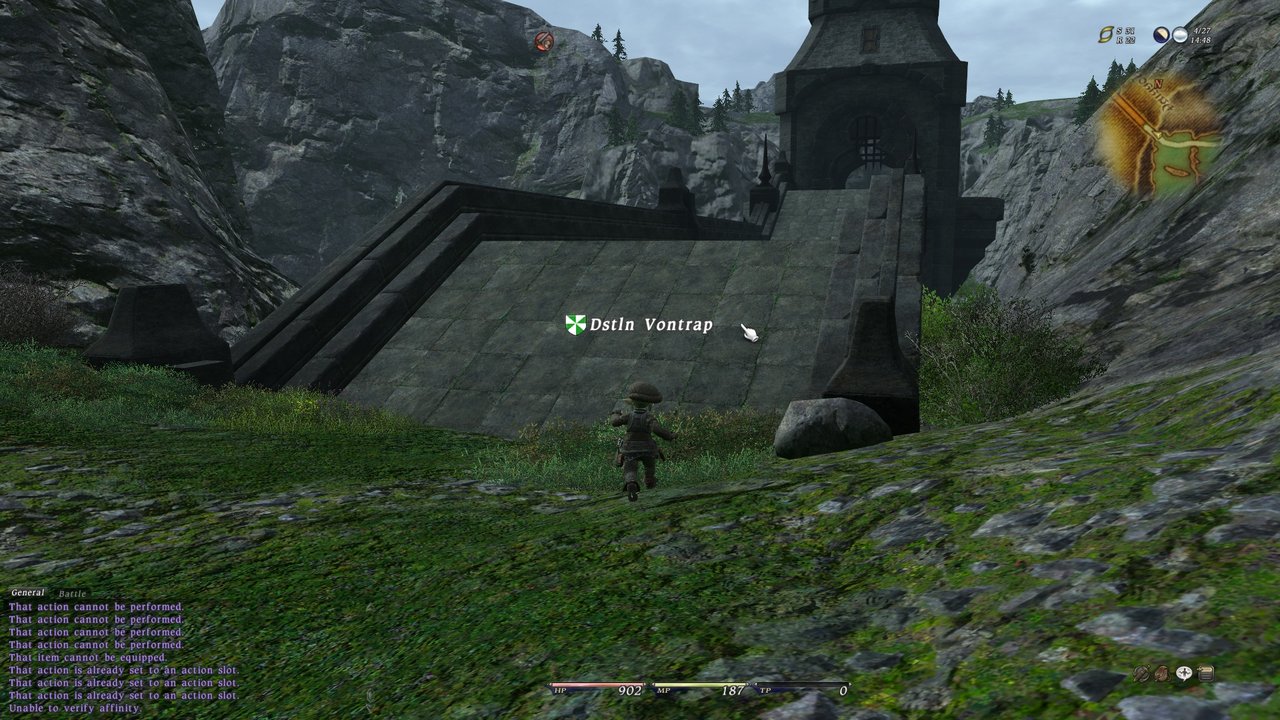Screen dimensions: 1280x720
Task: Click the crossed-out circular status icon
Action: pos(1141,673)
